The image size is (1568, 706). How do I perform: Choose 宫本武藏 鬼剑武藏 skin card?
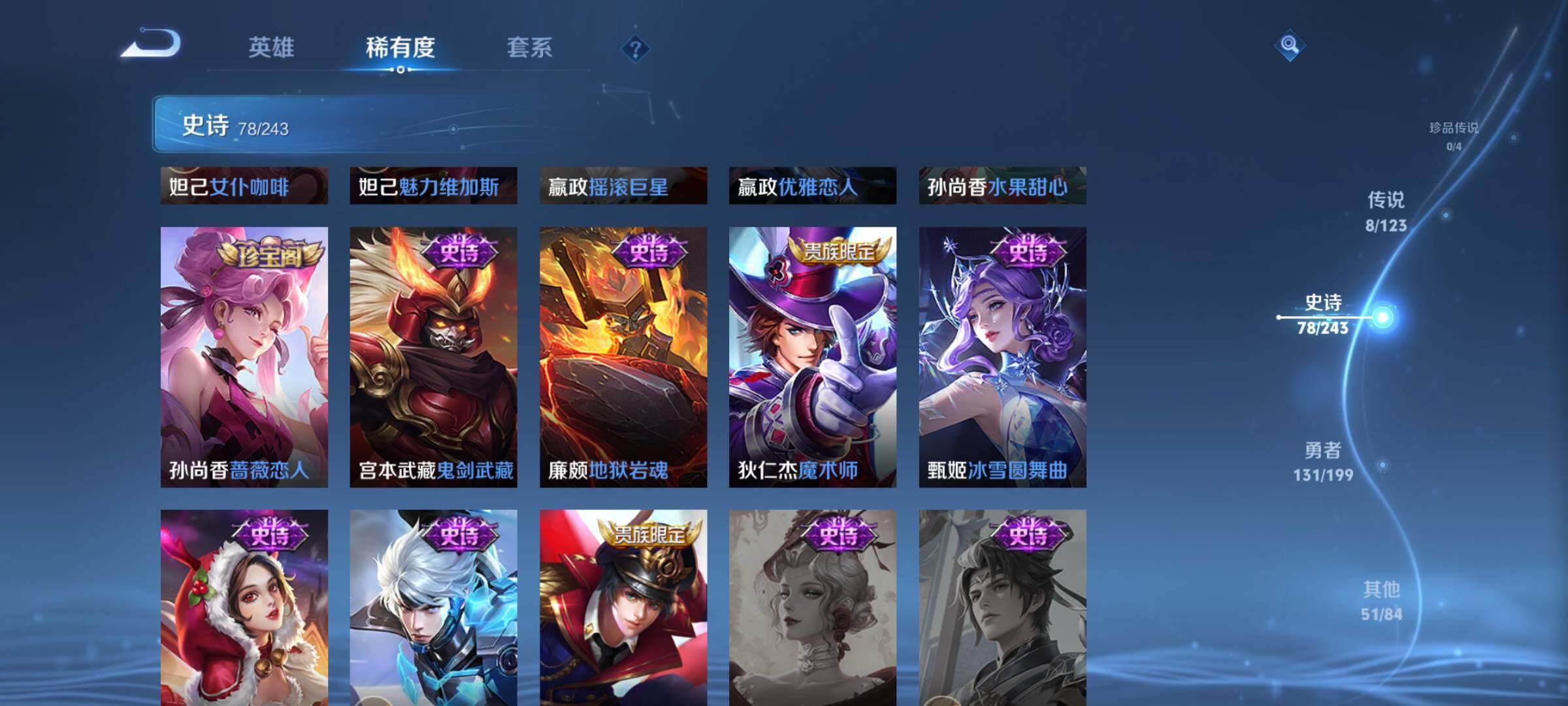click(433, 357)
